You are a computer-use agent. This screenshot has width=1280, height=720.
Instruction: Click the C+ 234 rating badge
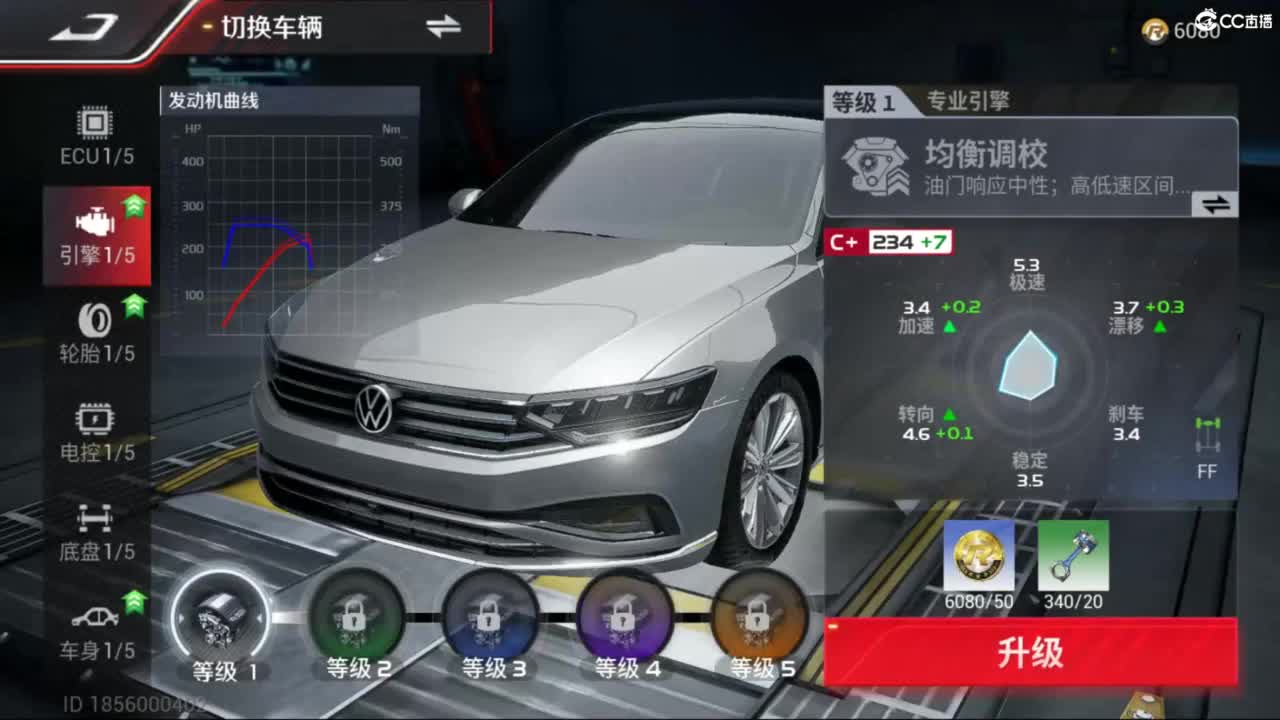(x=888, y=242)
